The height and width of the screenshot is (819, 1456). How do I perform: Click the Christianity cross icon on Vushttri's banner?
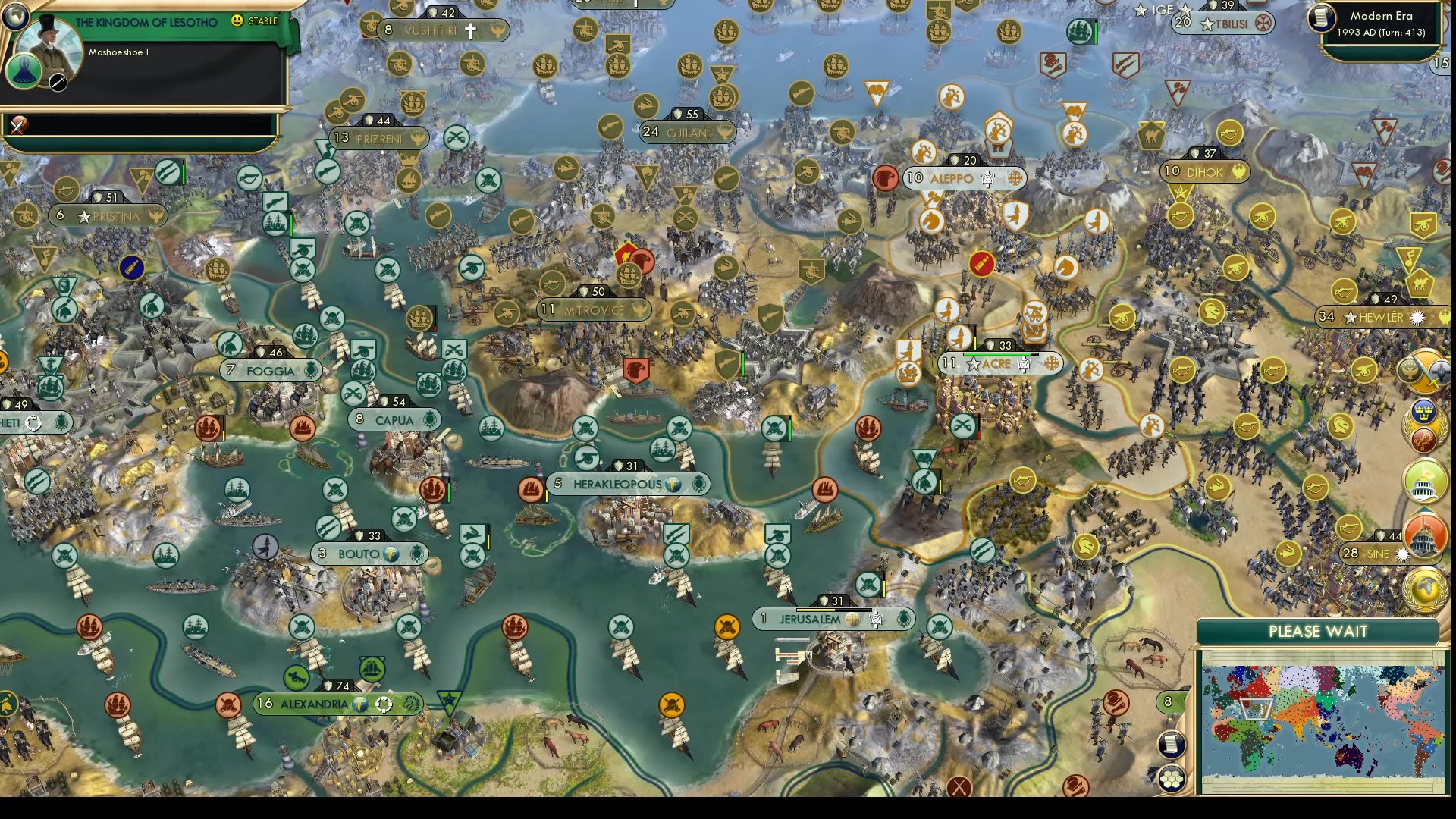coord(470,30)
